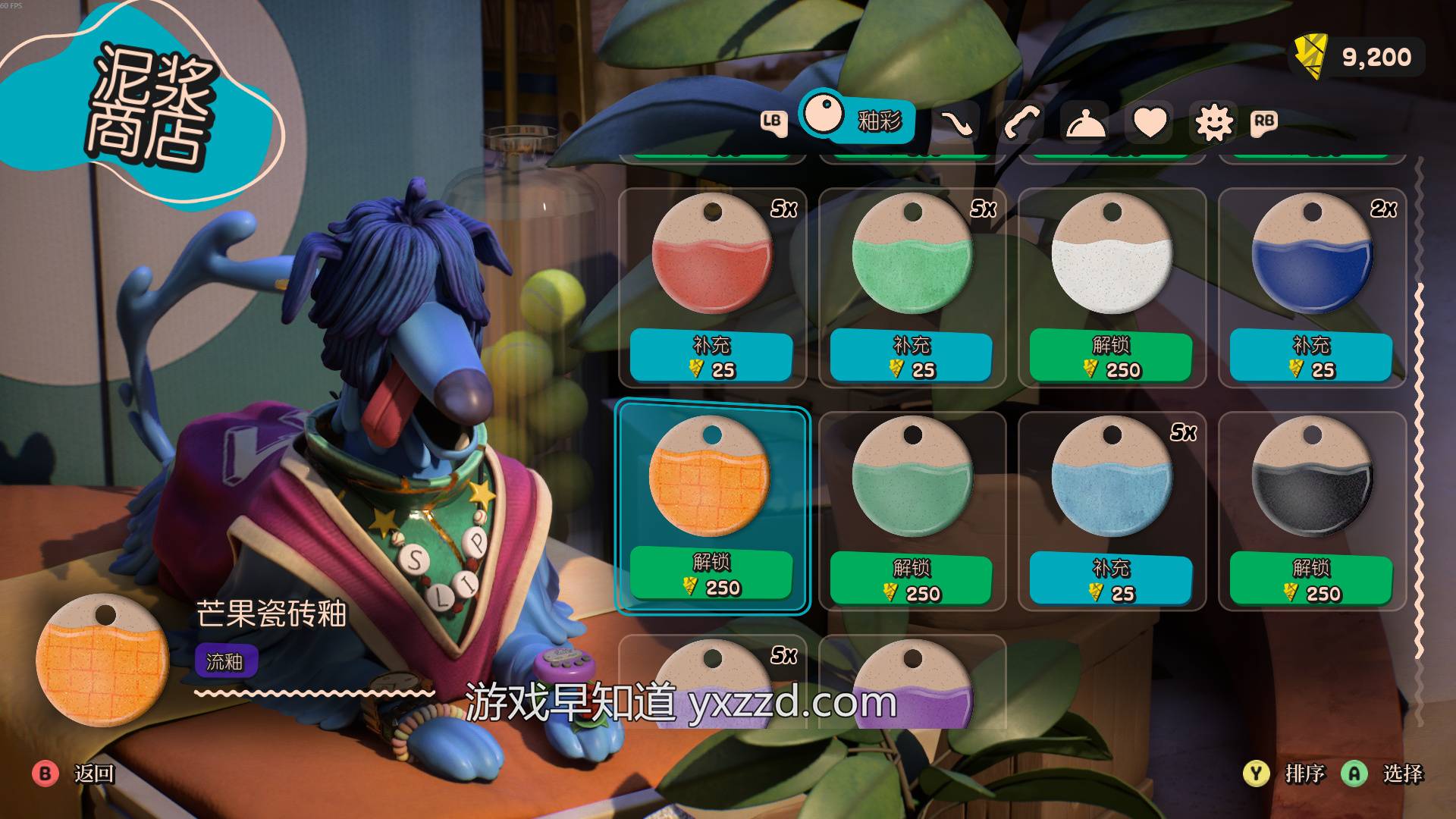Open the smiling sun category tab
The height and width of the screenshot is (819, 1456).
[1213, 123]
